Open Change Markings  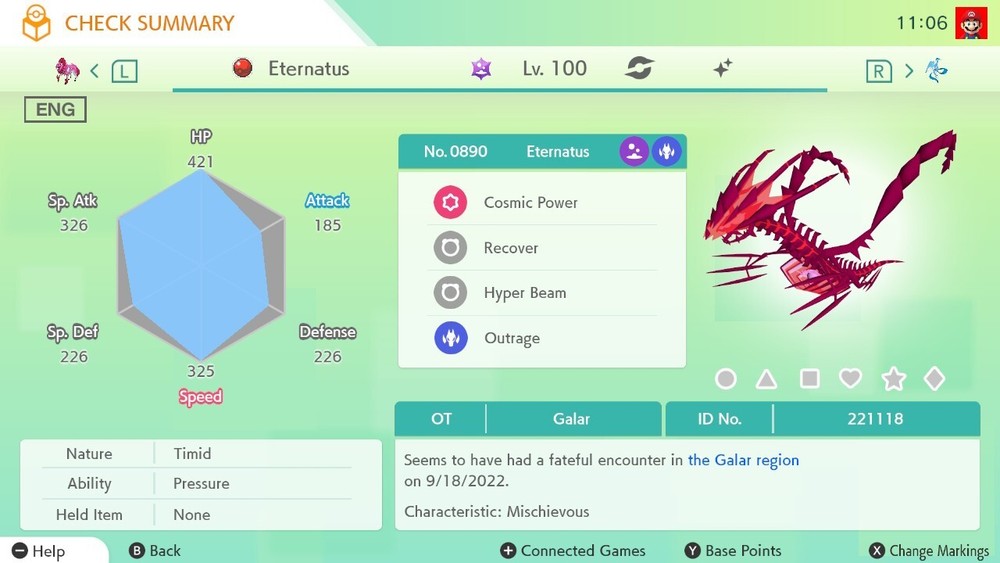pos(929,551)
